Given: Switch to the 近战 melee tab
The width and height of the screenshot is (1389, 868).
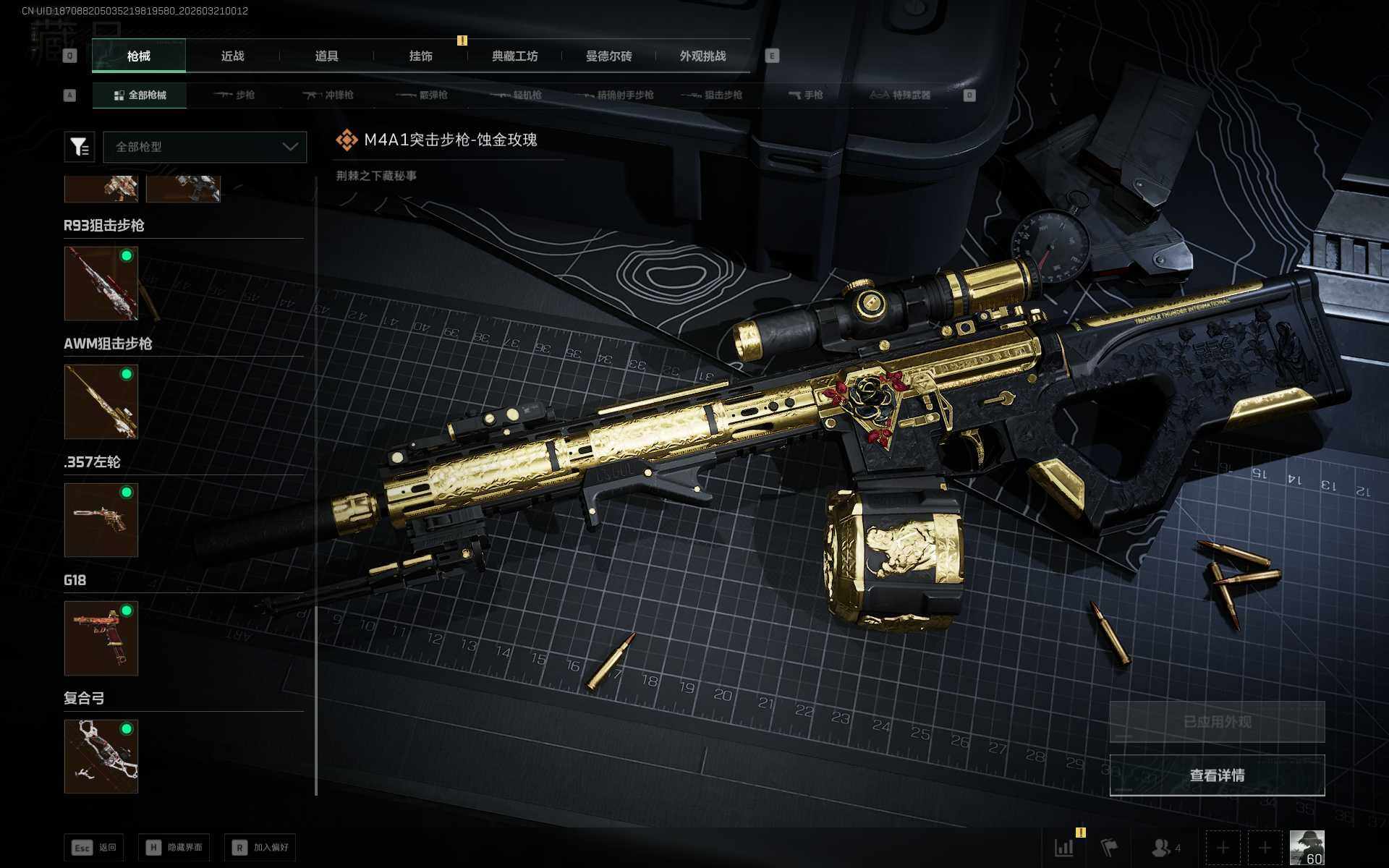Looking at the screenshot, I should (x=232, y=56).
